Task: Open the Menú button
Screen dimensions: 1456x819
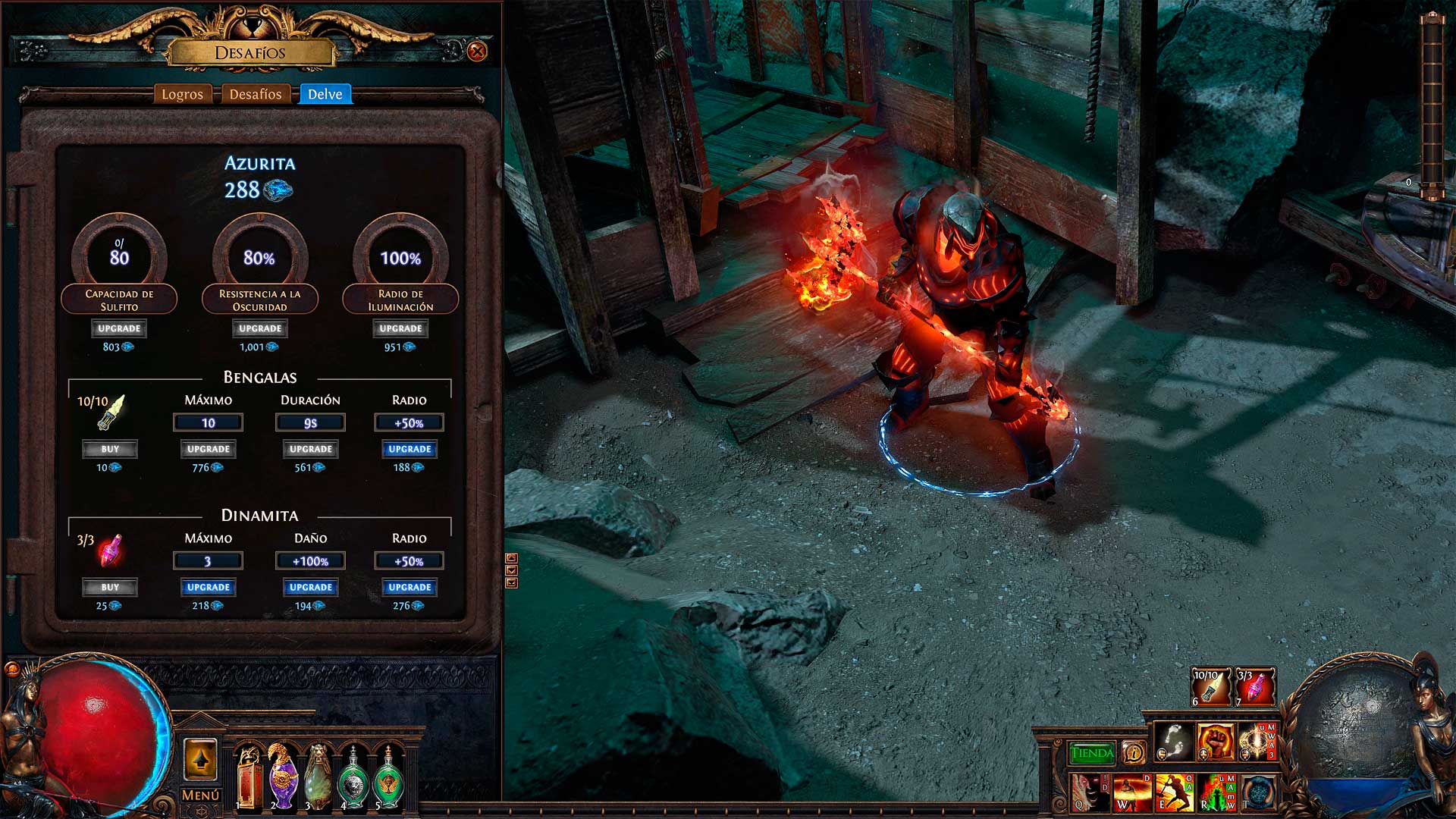Action: click(201, 795)
